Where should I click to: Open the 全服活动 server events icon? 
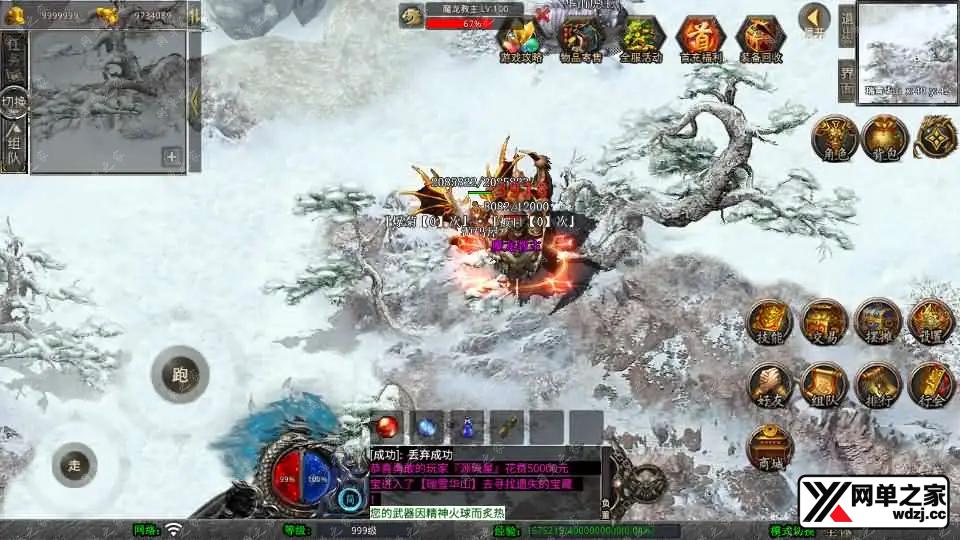pyautogui.click(x=641, y=38)
